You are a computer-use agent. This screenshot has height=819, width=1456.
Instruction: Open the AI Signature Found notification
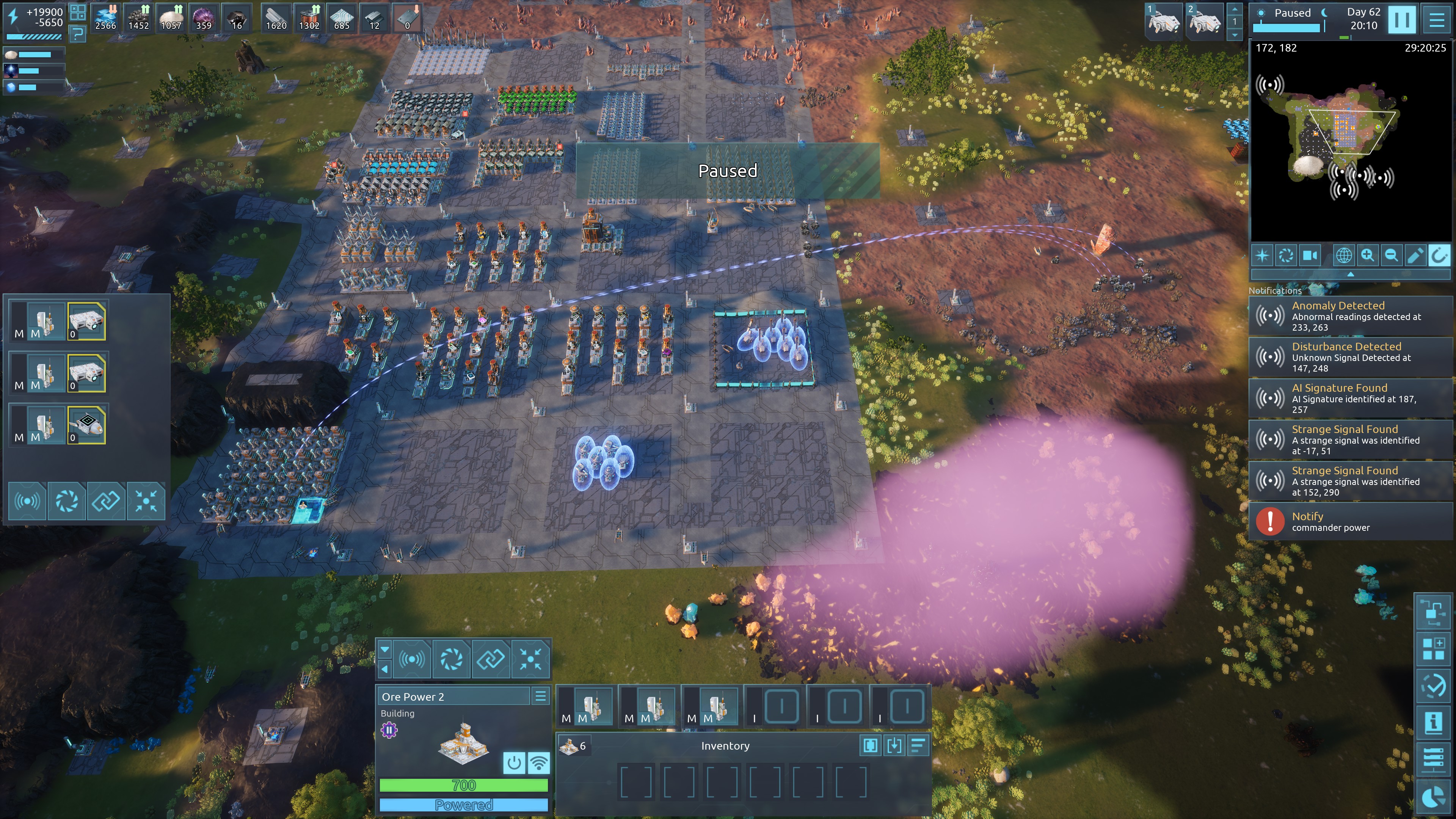tap(1351, 399)
